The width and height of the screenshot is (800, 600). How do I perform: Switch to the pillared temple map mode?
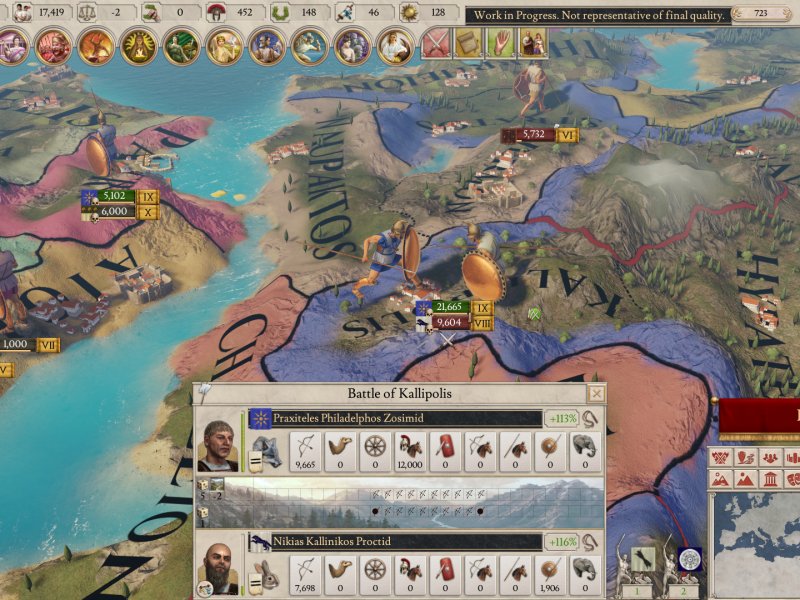[x=771, y=479]
